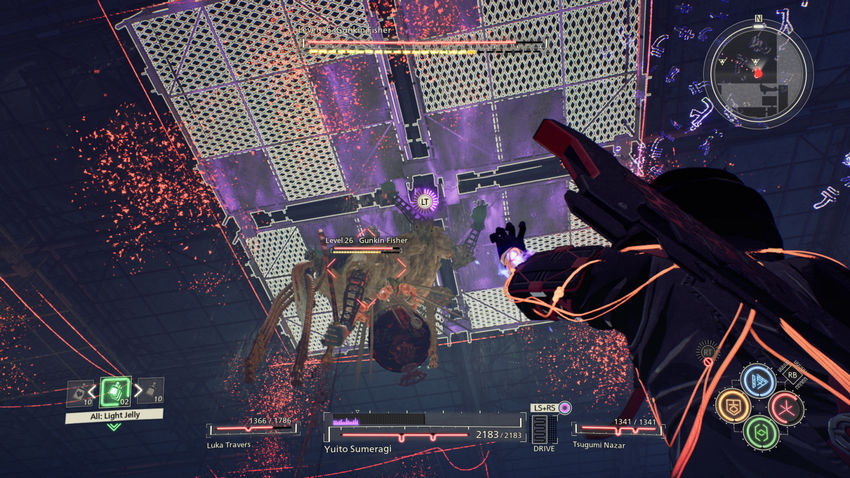The height and width of the screenshot is (478, 850).
Task: Use the selected Light Jelly item
Action: tap(114, 392)
